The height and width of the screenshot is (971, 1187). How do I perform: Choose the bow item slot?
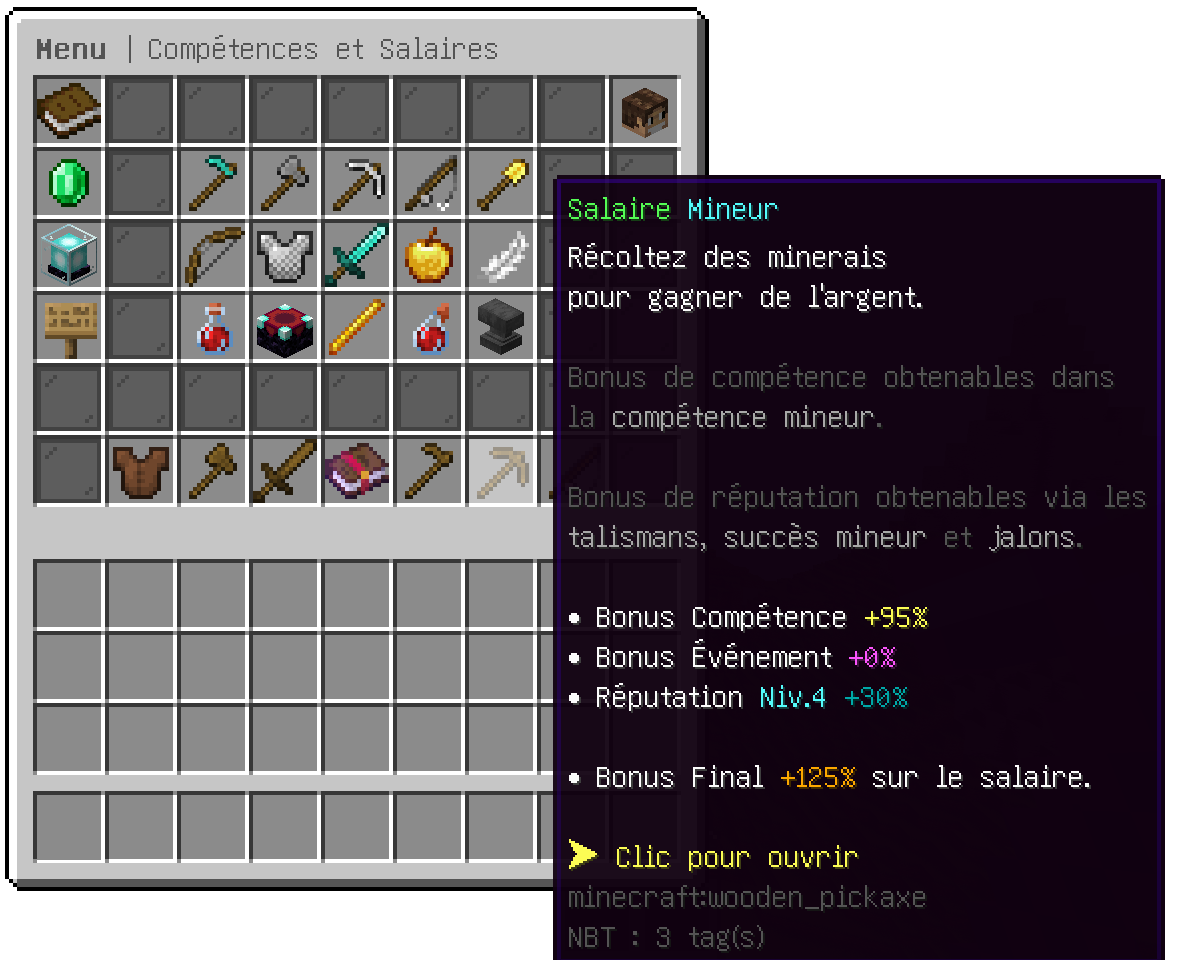pyautogui.click(x=213, y=255)
